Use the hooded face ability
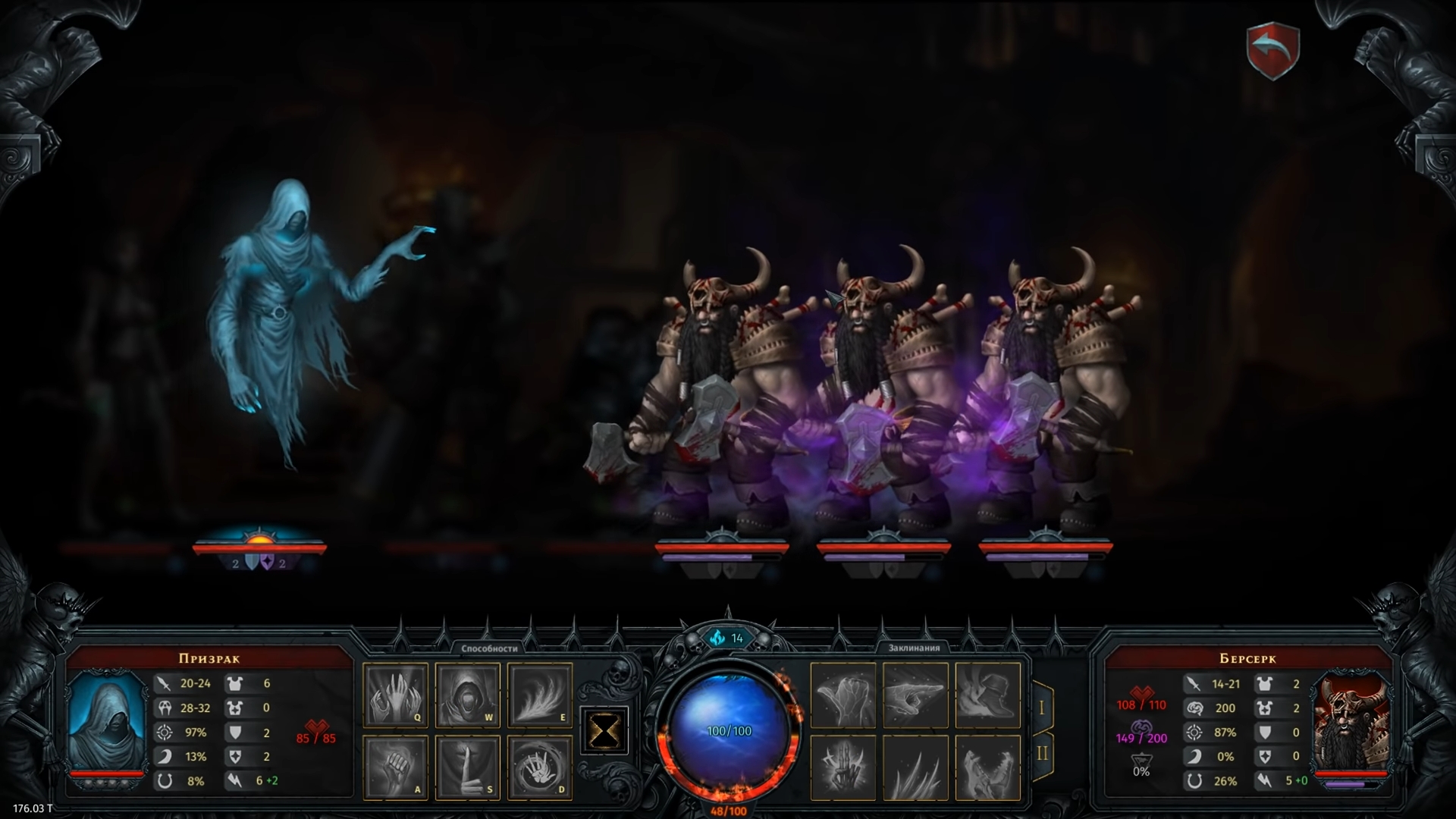Image resolution: width=1456 pixels, height=819 pixels. [x=467, y=695]
